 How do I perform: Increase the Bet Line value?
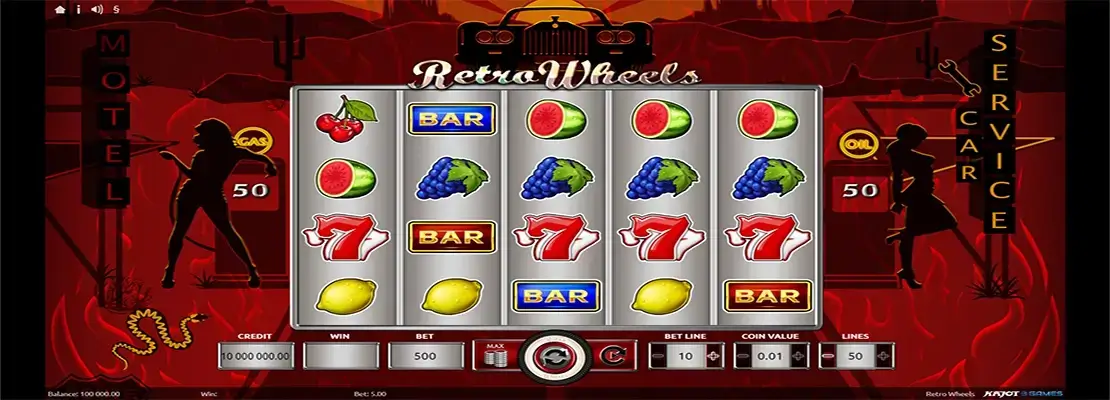tap(712, 356)
